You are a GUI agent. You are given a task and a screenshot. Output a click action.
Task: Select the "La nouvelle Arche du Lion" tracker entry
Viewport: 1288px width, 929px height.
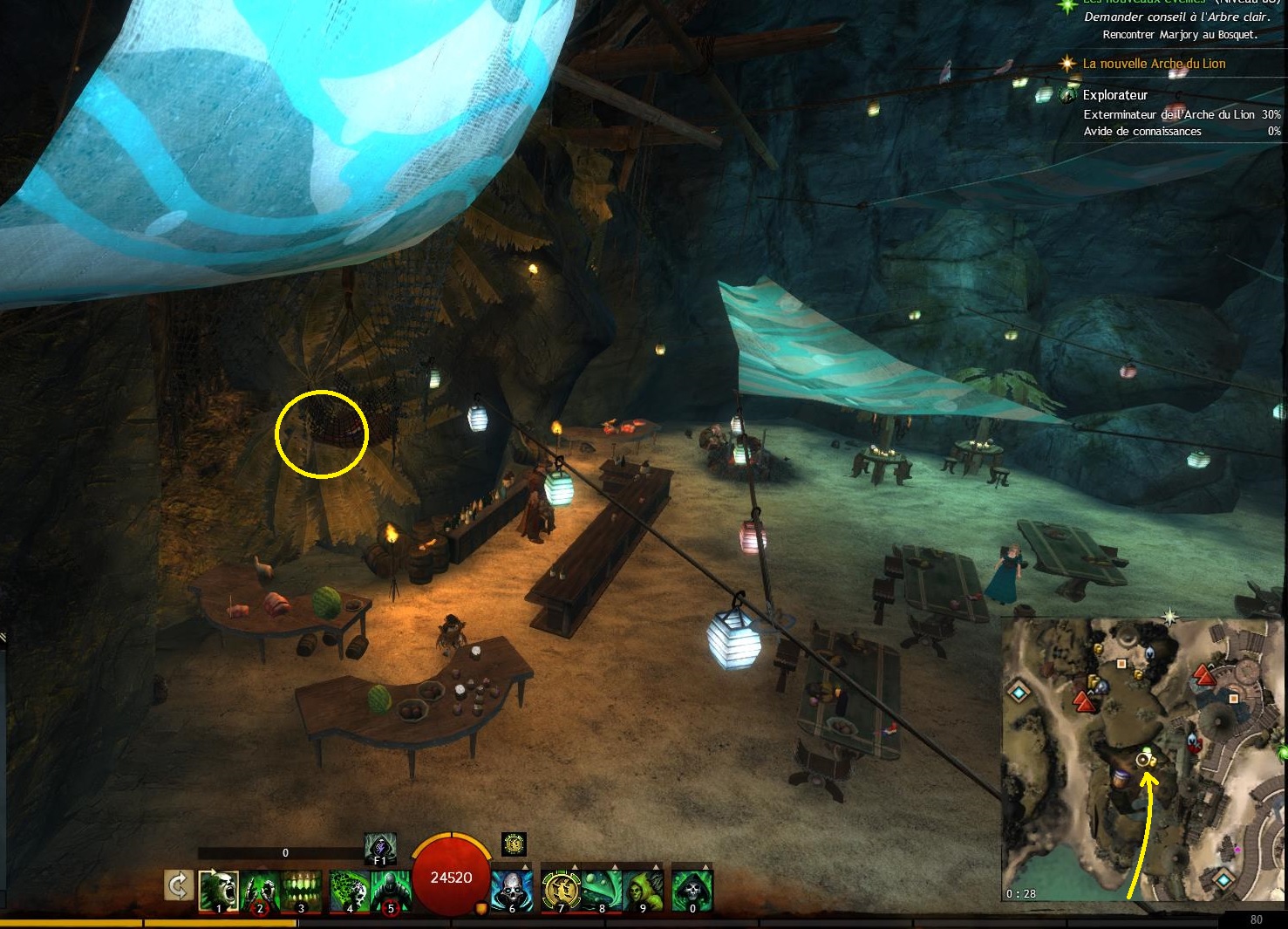[x=1154, y=64]
